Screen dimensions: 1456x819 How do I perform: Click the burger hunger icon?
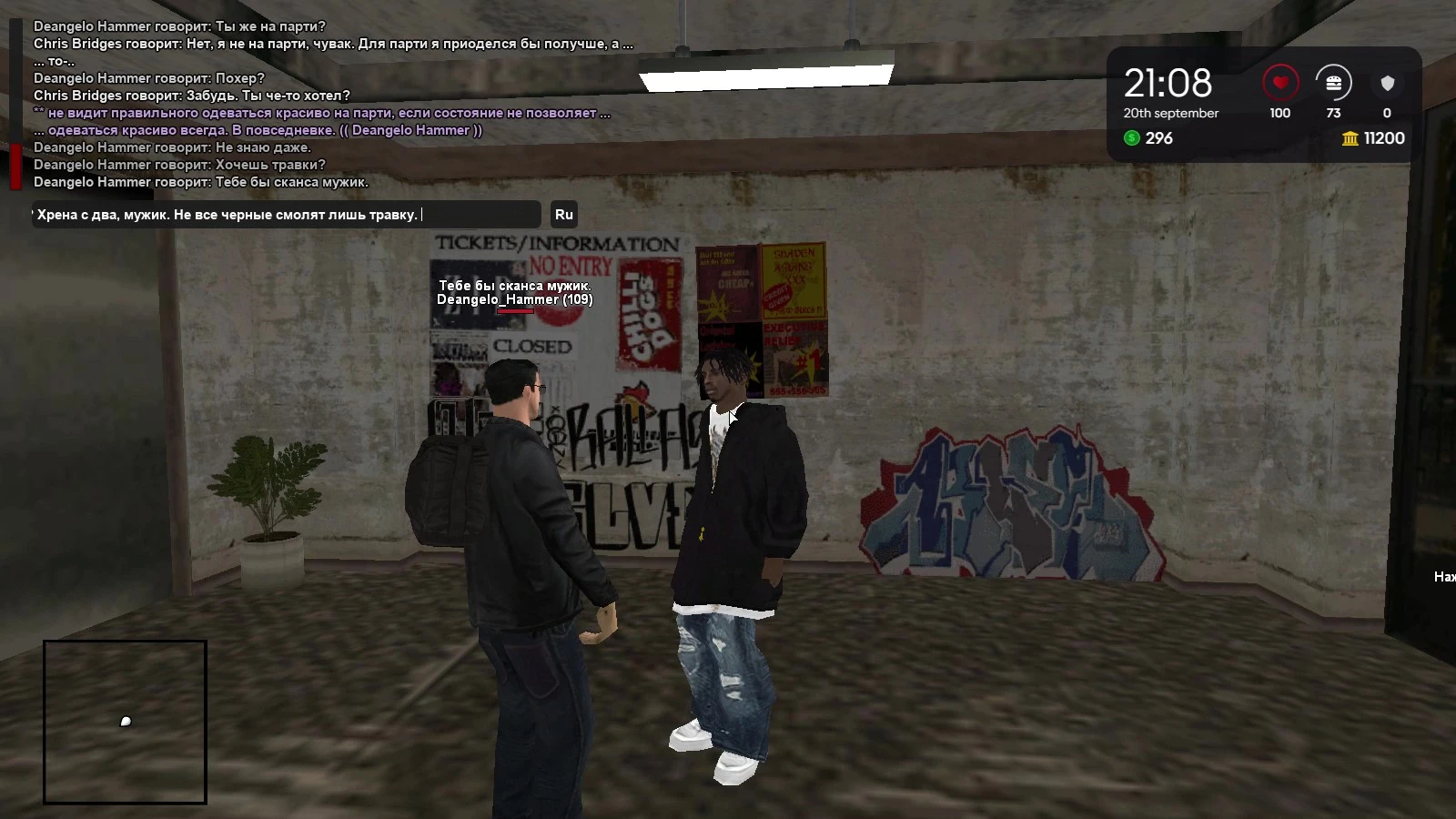tap(1333, 83)
